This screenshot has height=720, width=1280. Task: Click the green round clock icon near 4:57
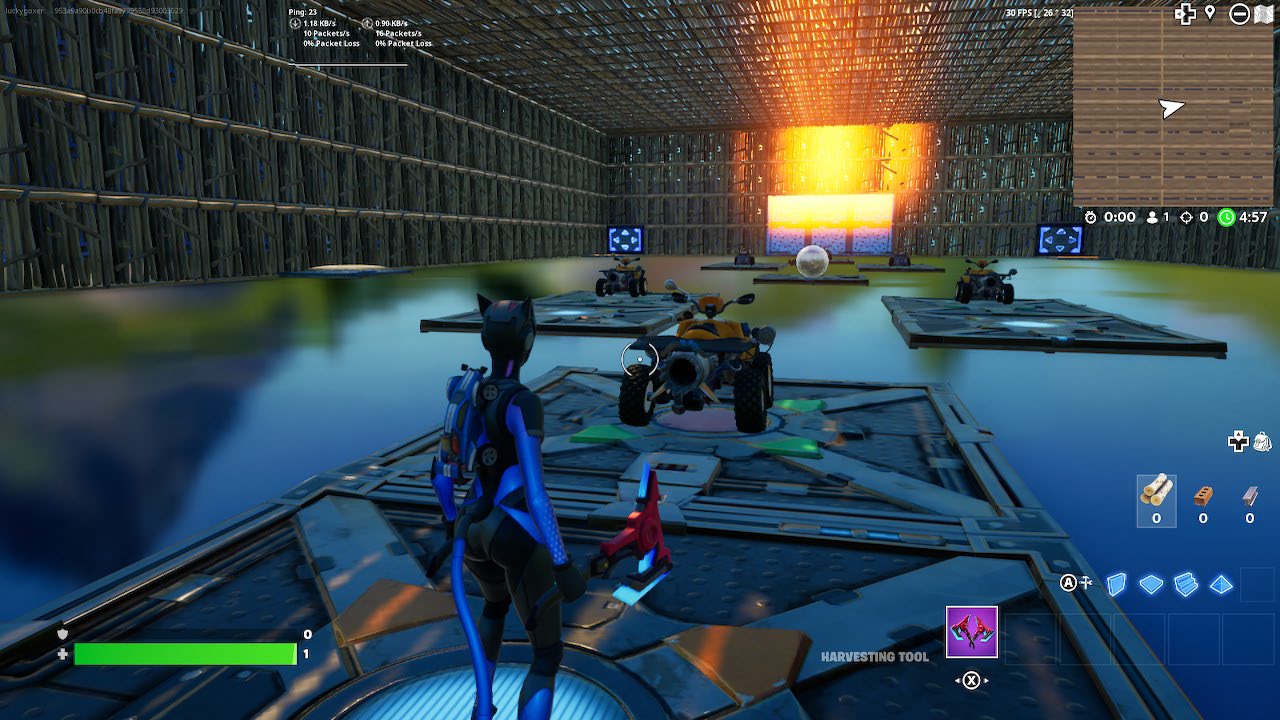coord(1227,217)
